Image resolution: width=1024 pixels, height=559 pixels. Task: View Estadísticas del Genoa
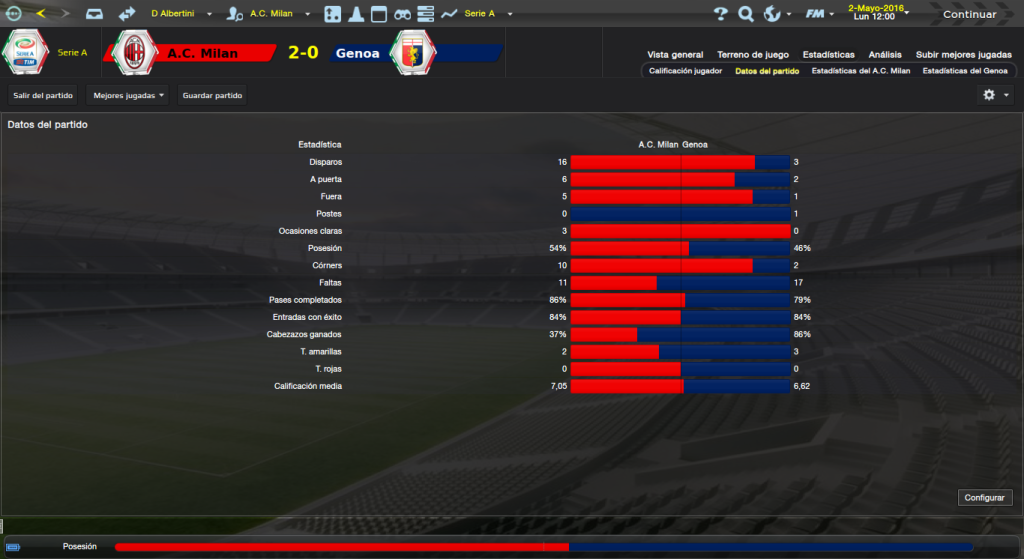coord(965,72)
